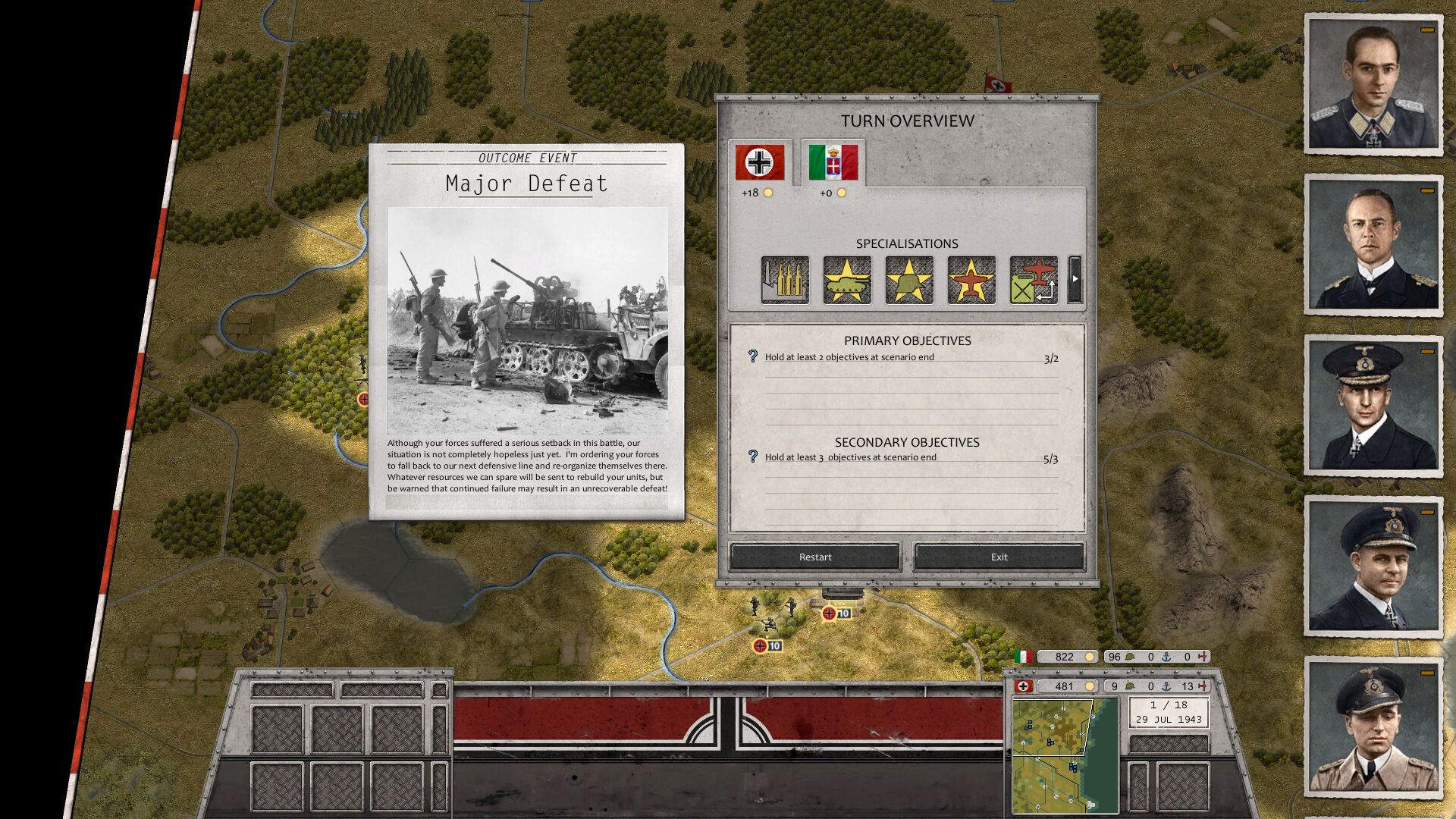
Task: Expand more specialisations with the right arrow
Action: tap(1075, 279)
